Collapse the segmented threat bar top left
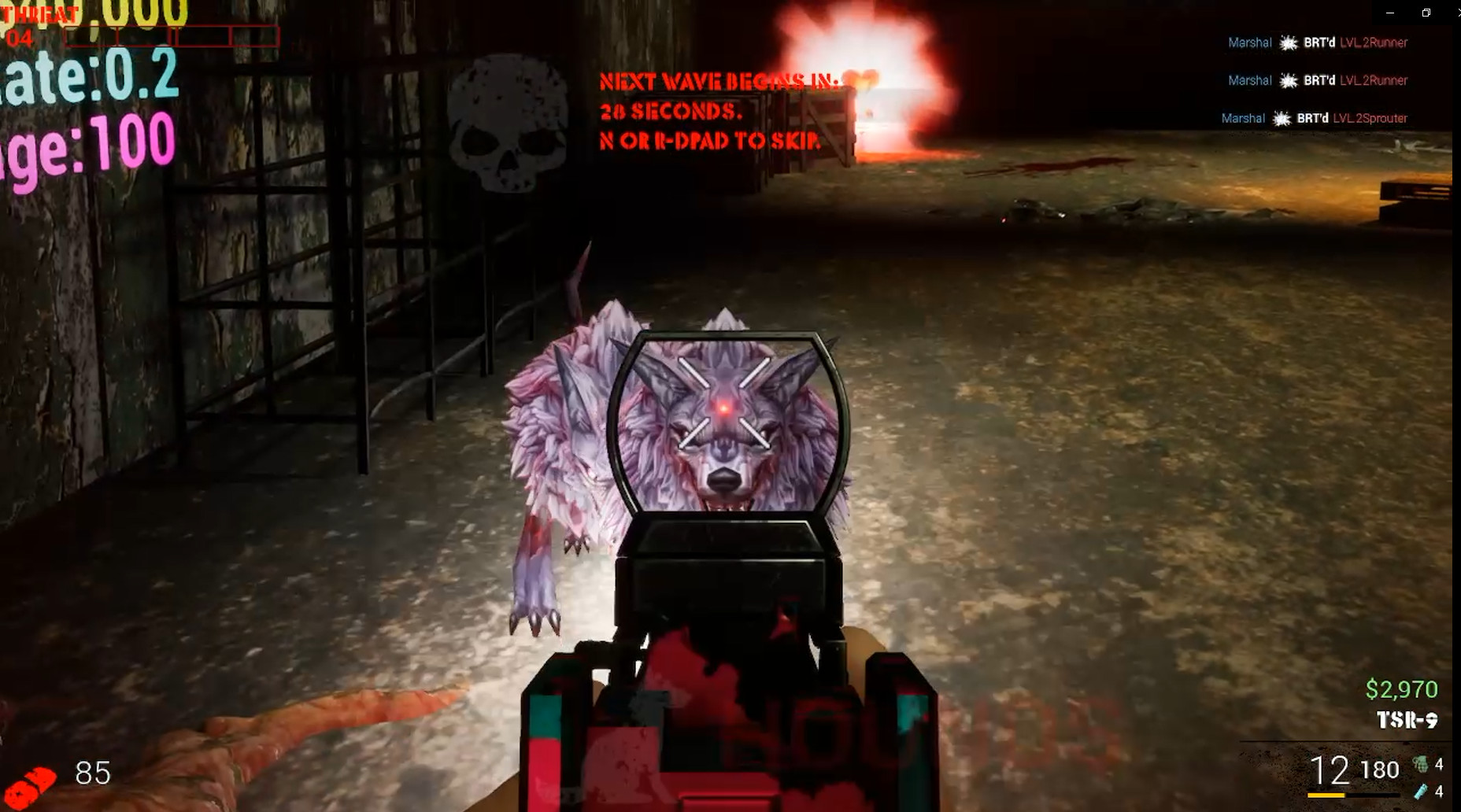 click(x=169, y=35)
